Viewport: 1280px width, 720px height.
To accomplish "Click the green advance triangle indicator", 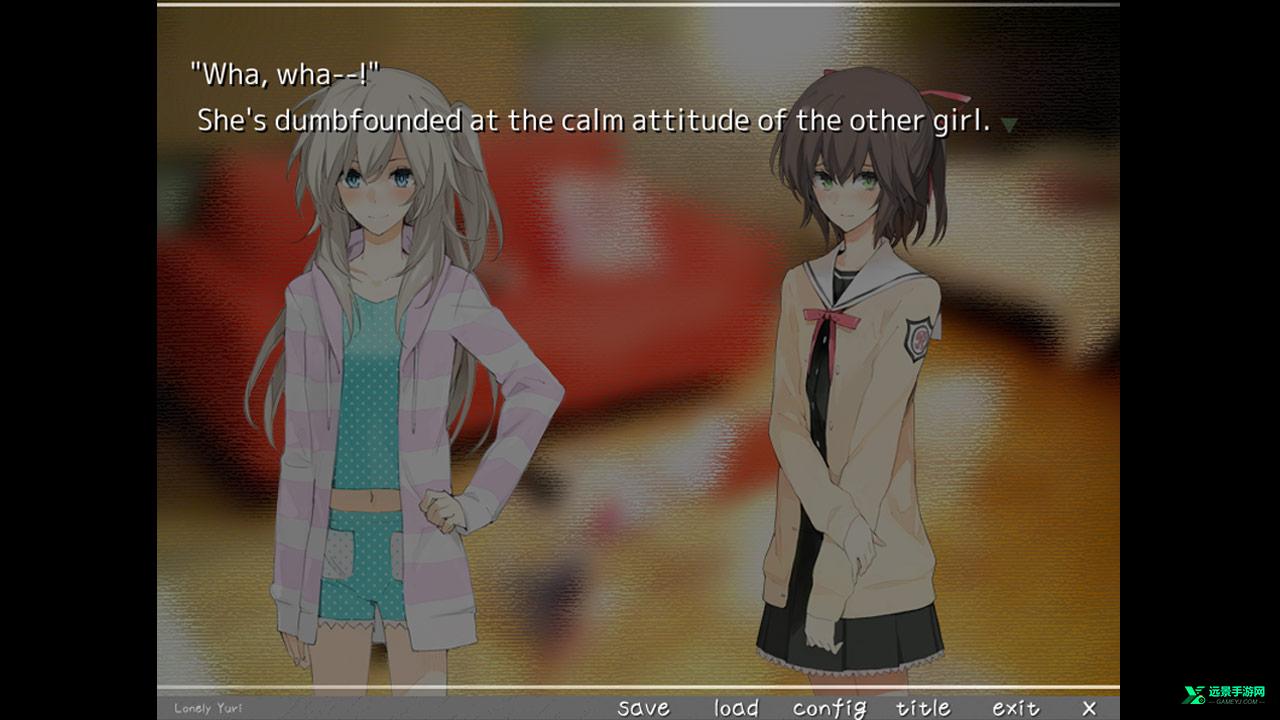I will coord(1009,124).
